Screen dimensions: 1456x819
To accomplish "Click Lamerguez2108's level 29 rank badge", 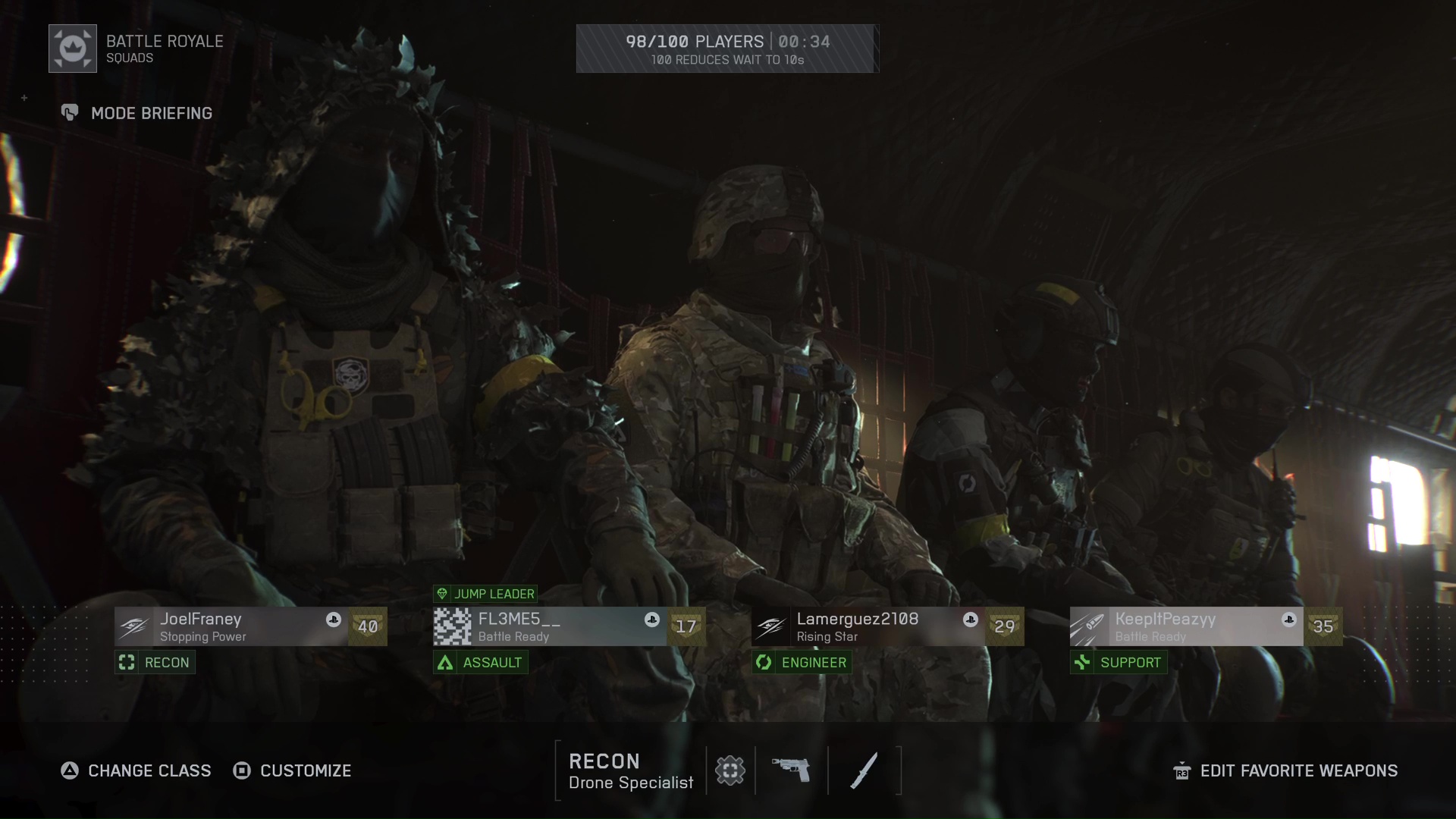I will (1005, 626).
